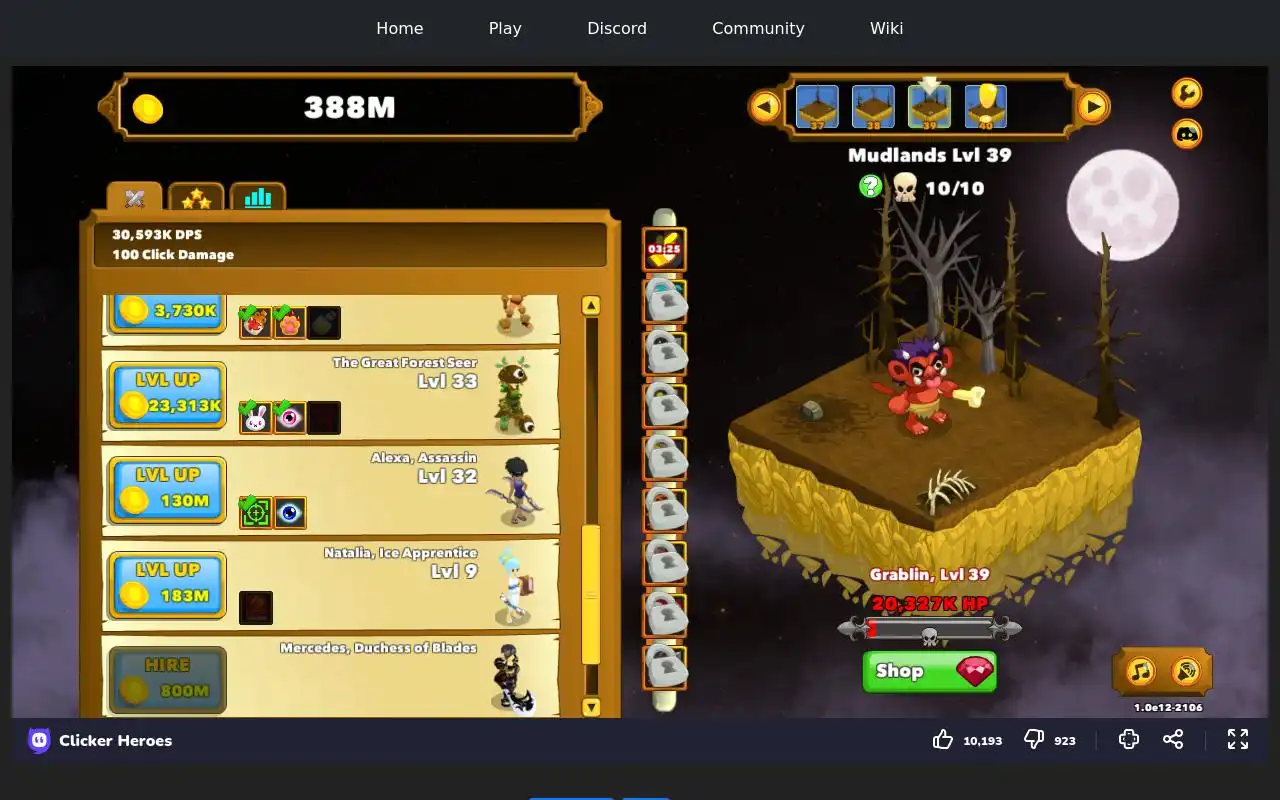This screenshot has height=800, width=1280.
Task: Toggle the music note button
Action: click(x=1141, y=670)
